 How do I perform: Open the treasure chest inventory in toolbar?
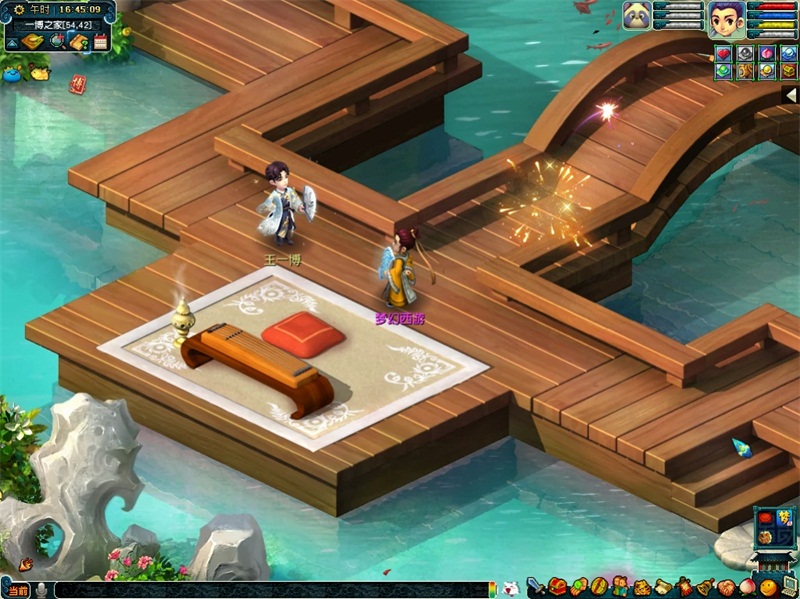(x=557, y=587)
